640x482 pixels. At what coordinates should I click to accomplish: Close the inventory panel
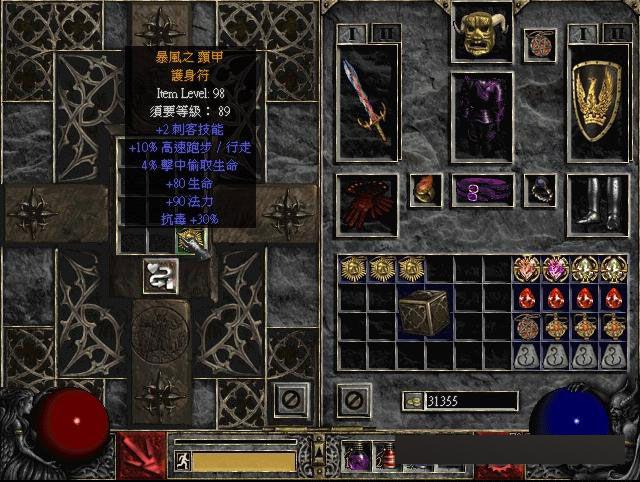click(353, 400)
